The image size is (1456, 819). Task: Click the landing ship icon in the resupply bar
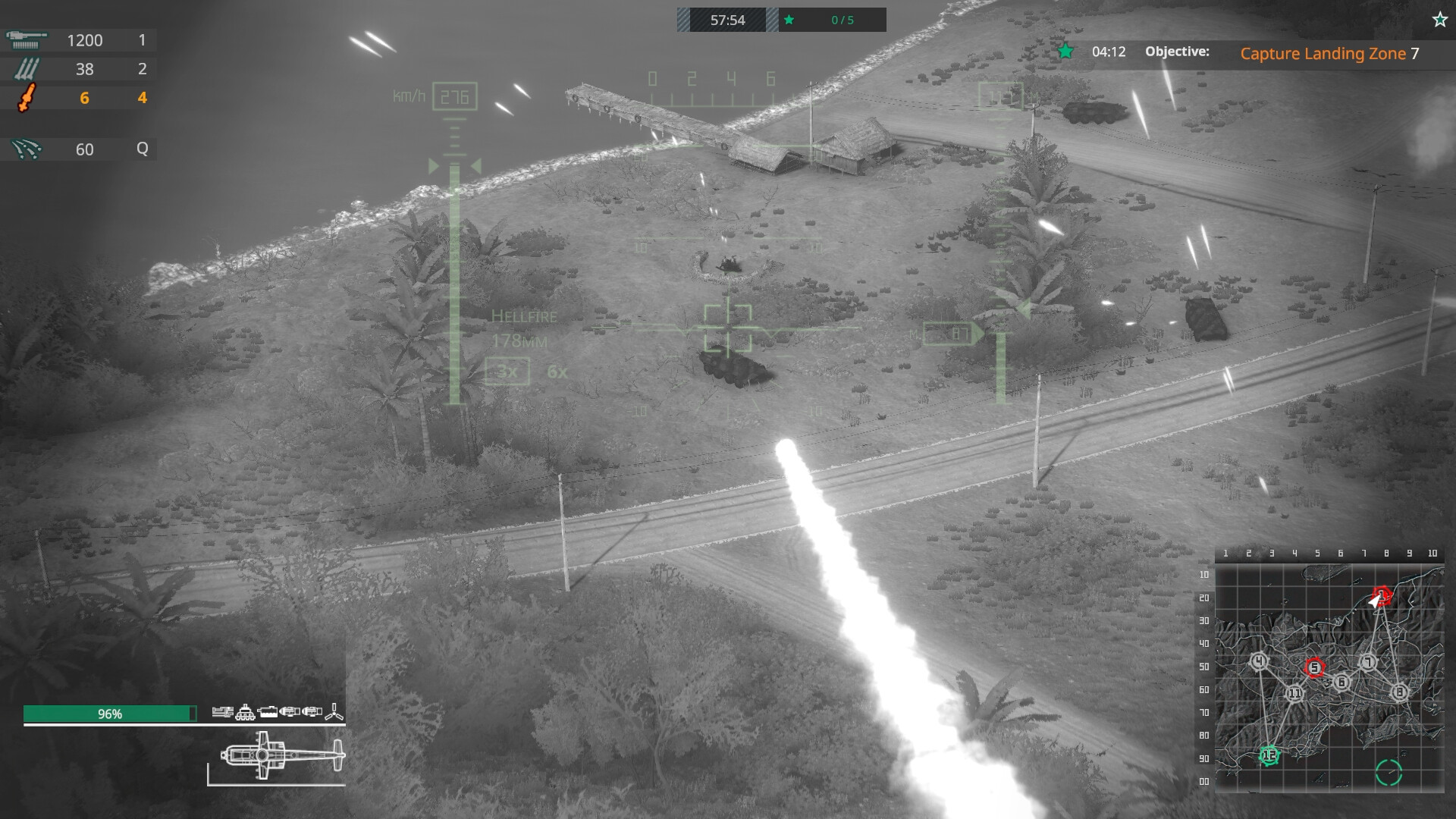pyautogui.click(x=245, y=713)
